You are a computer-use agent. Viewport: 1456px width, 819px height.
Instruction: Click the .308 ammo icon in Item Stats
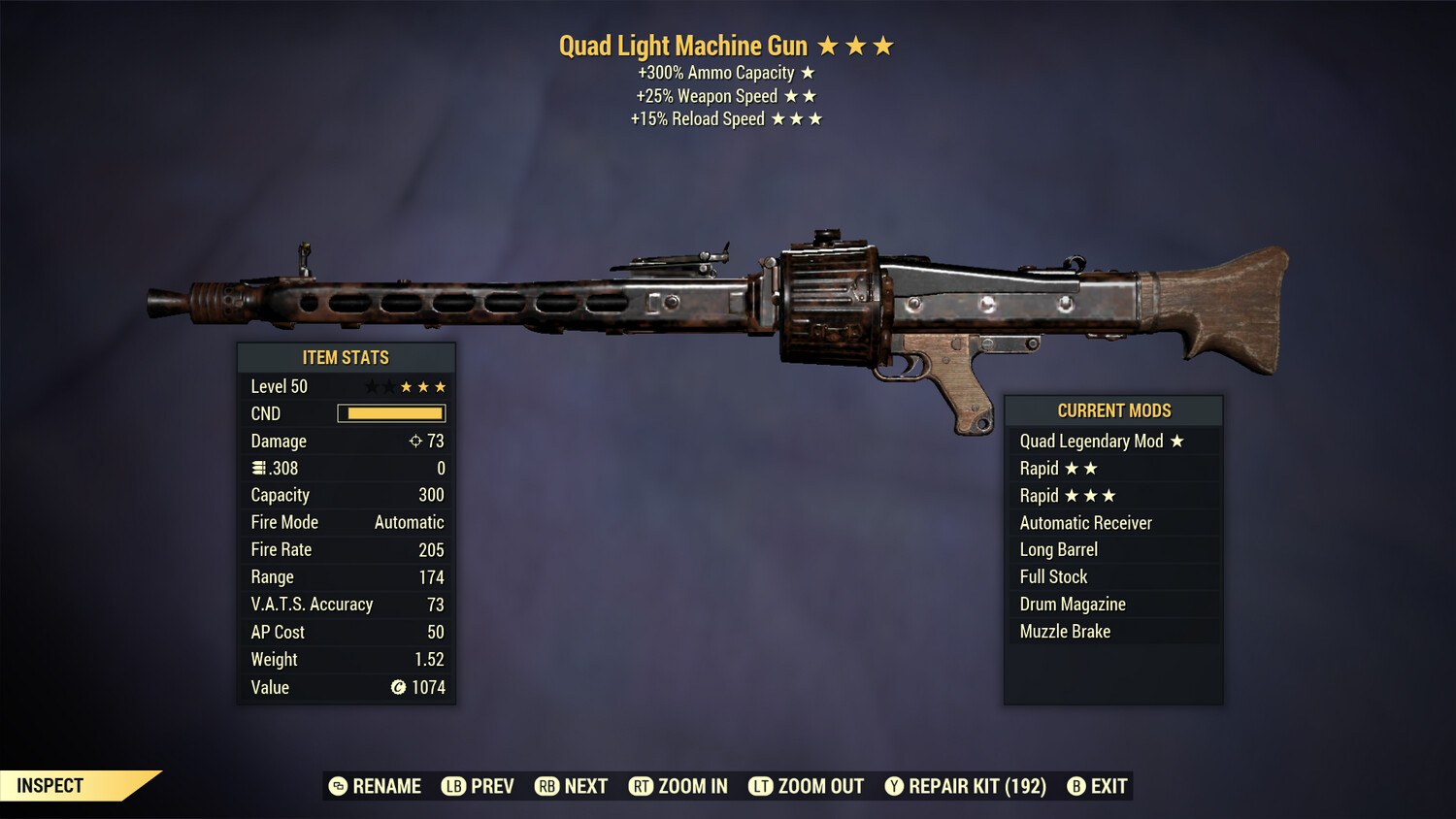[258, 468]
